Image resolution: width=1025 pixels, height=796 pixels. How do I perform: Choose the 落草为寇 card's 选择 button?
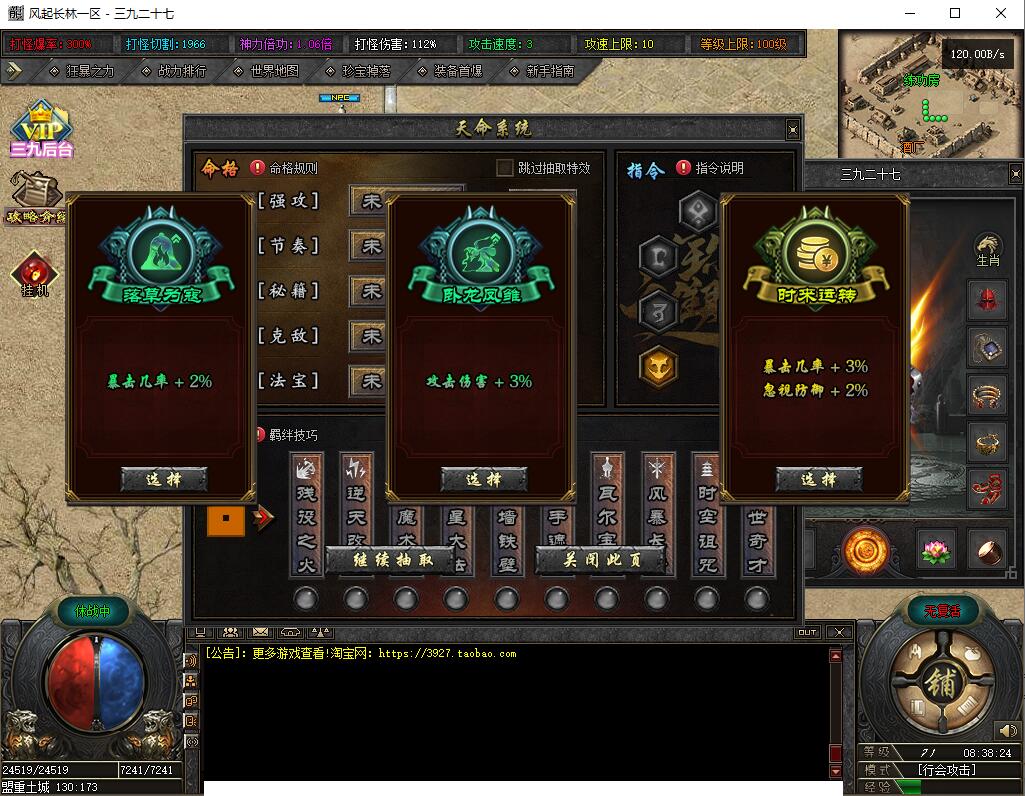163,479
